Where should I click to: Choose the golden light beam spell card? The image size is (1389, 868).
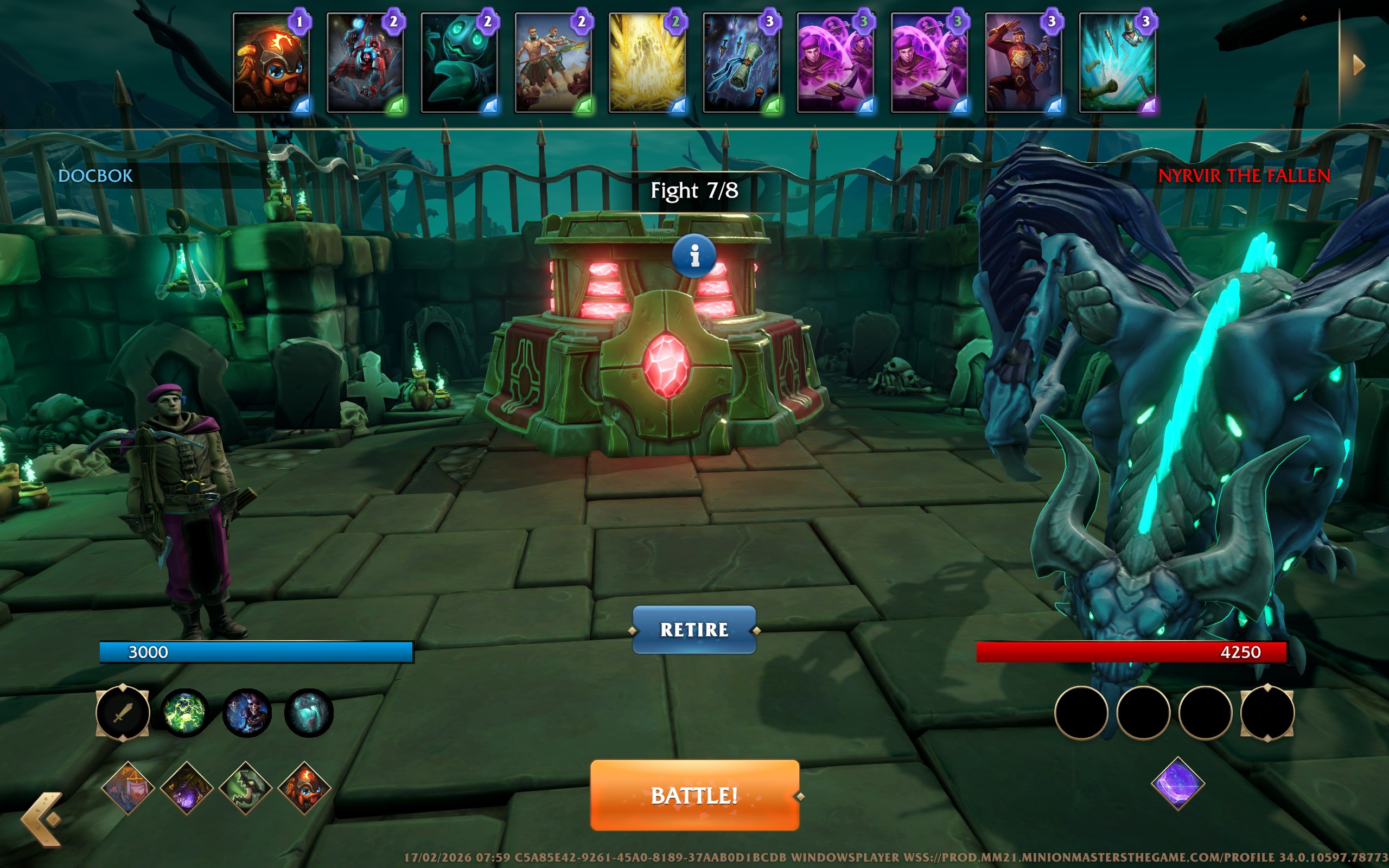648,62
